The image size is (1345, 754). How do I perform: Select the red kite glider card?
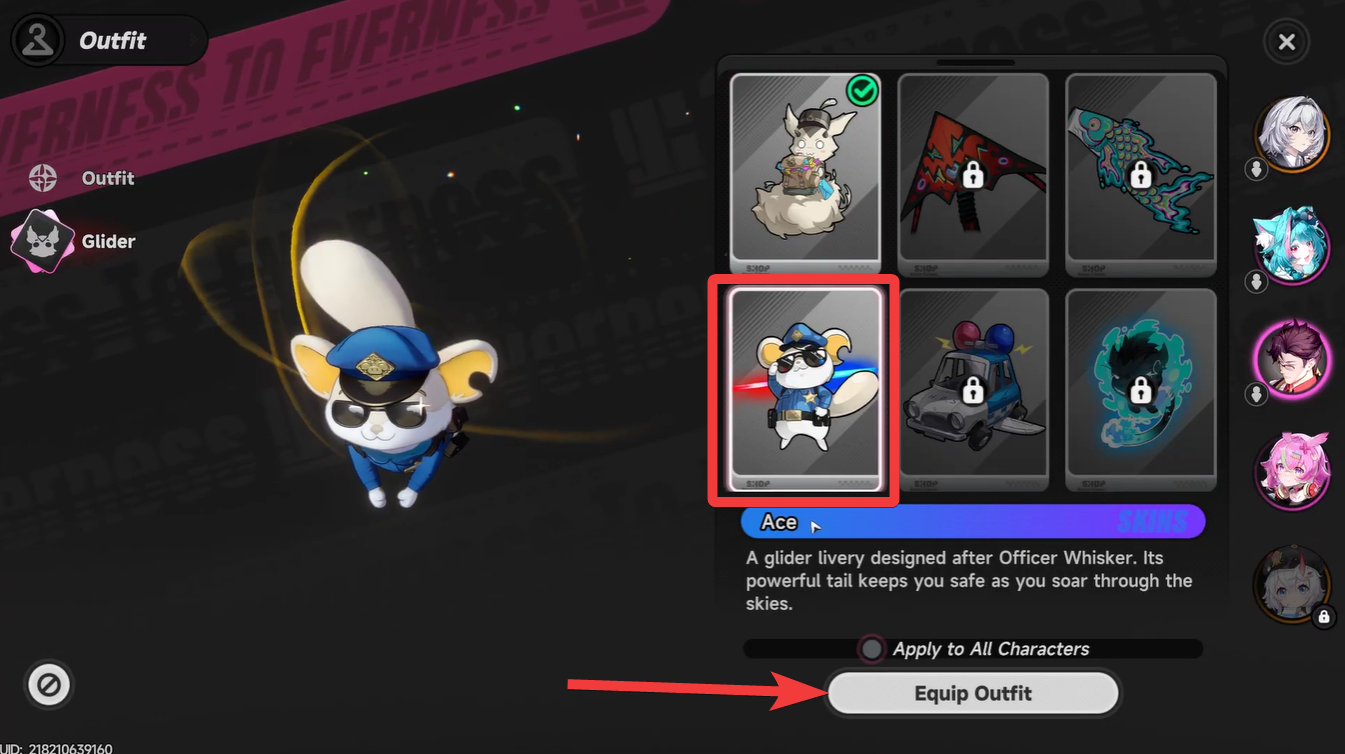[973, 170]
